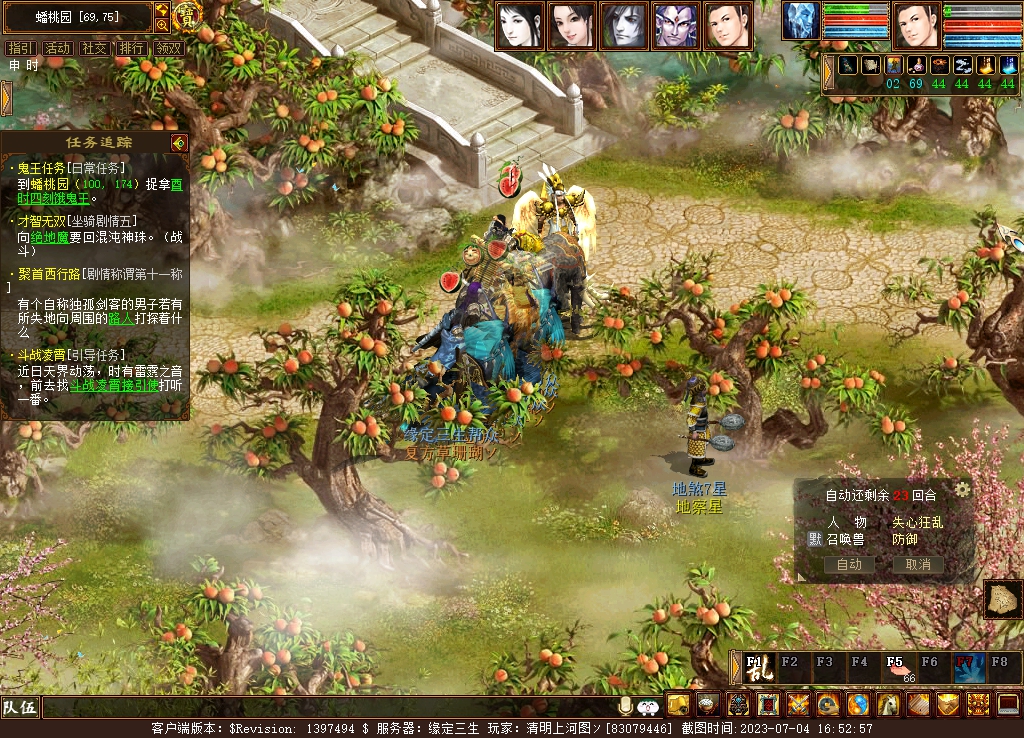Click the crossed swords icon
This screenshot has width=1024, height=738.
[798, 705]
